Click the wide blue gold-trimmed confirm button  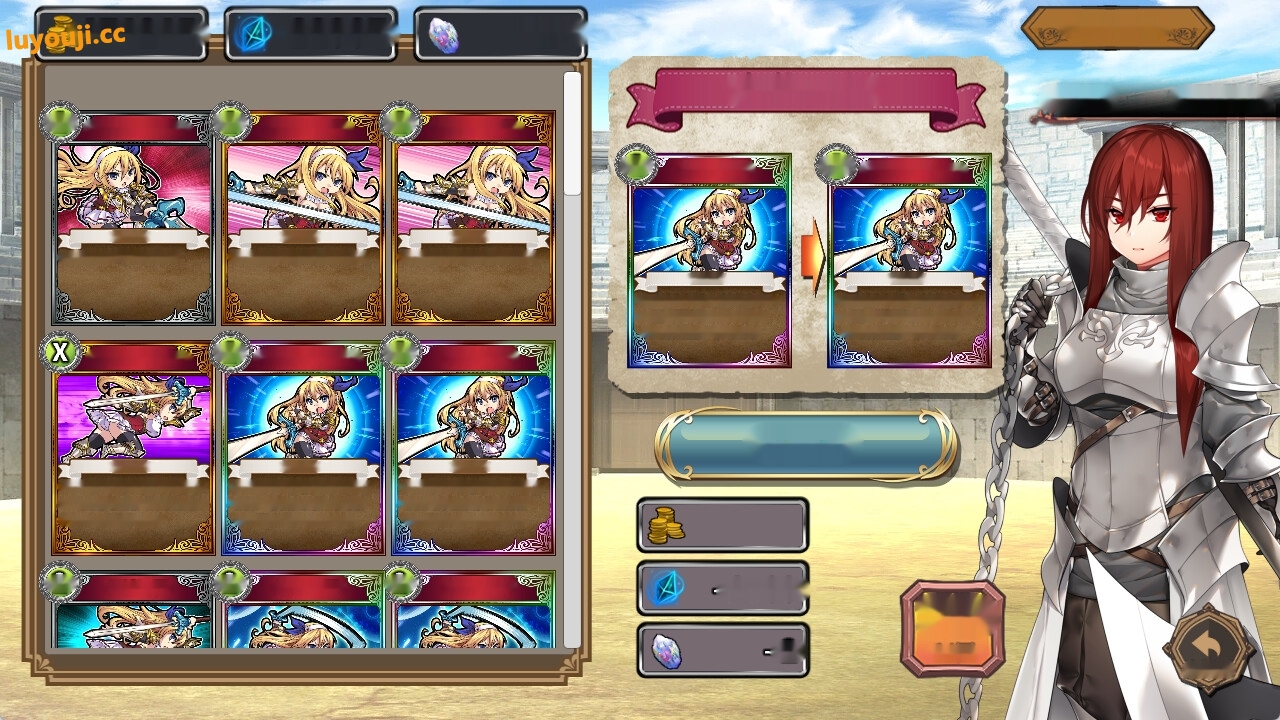805,444
